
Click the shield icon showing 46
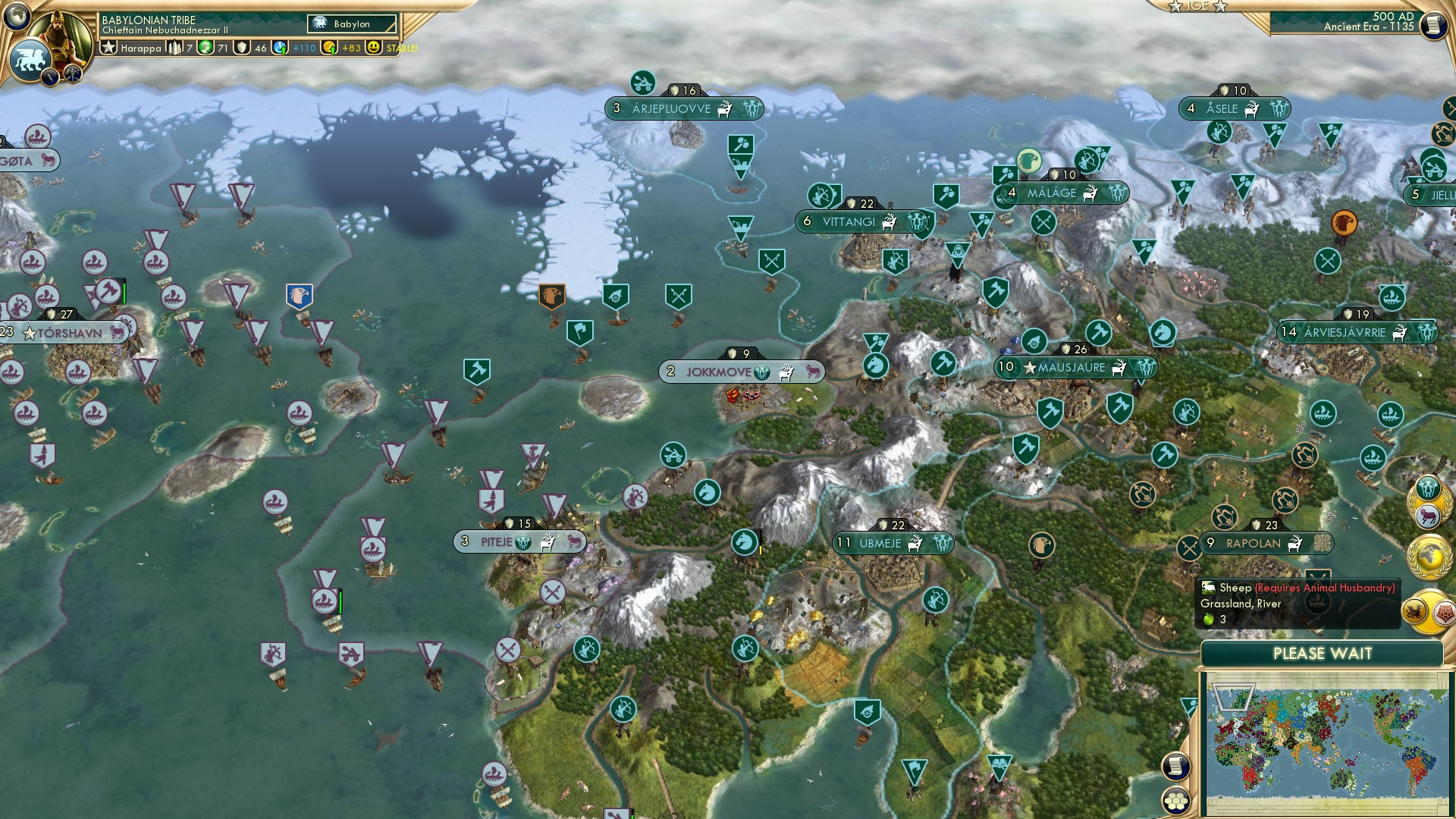click(x=241, y=49)
